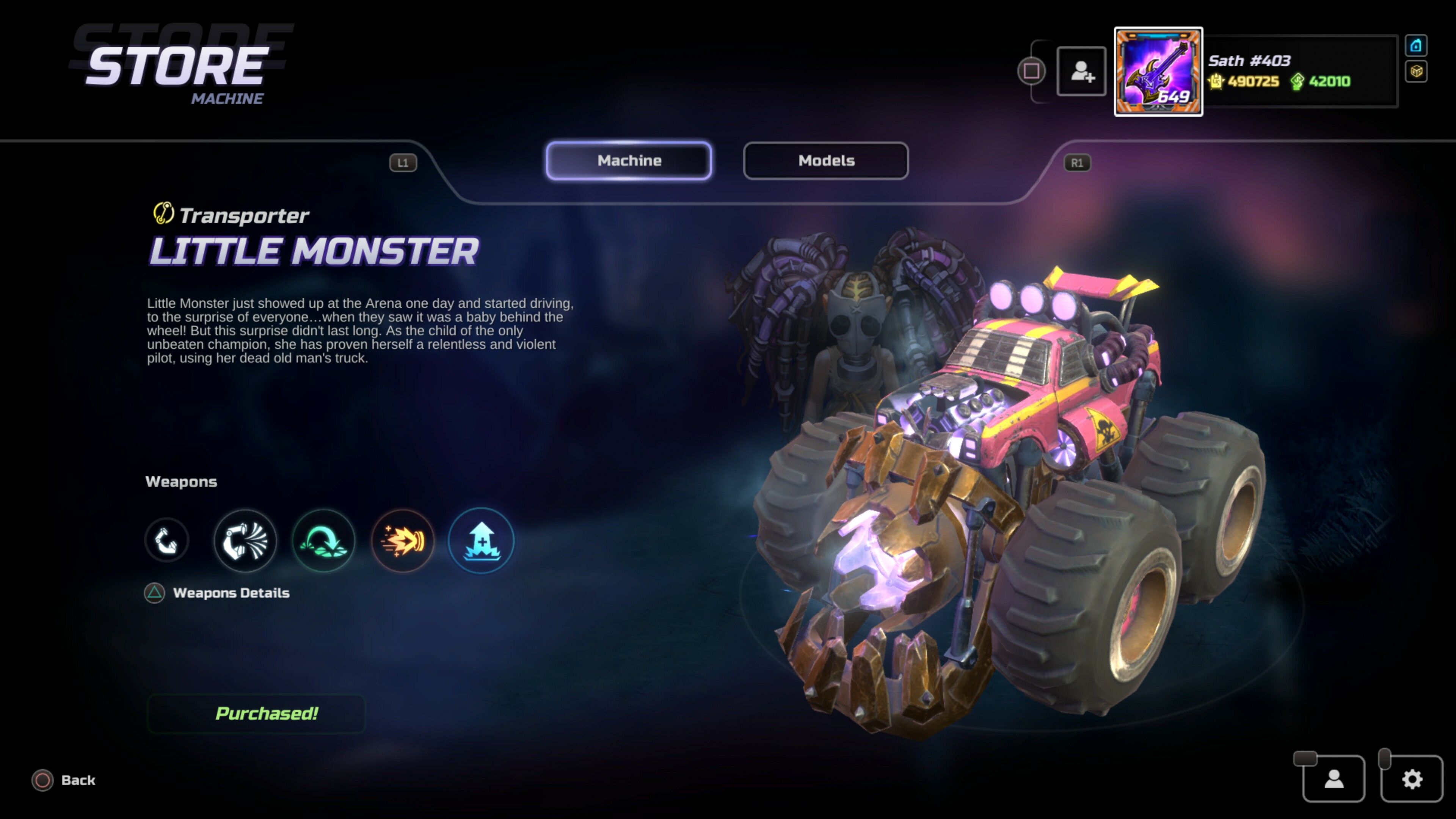Select the claw blast weapon icon
This screenshot has width=1456, height=819.
click(245, 540)
